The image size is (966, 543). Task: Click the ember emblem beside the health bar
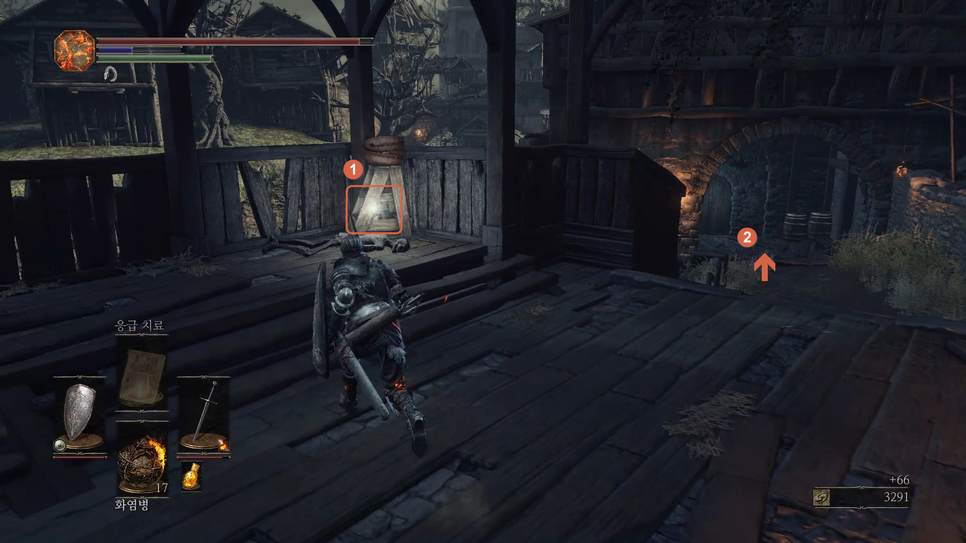click(x=74, y=50)
